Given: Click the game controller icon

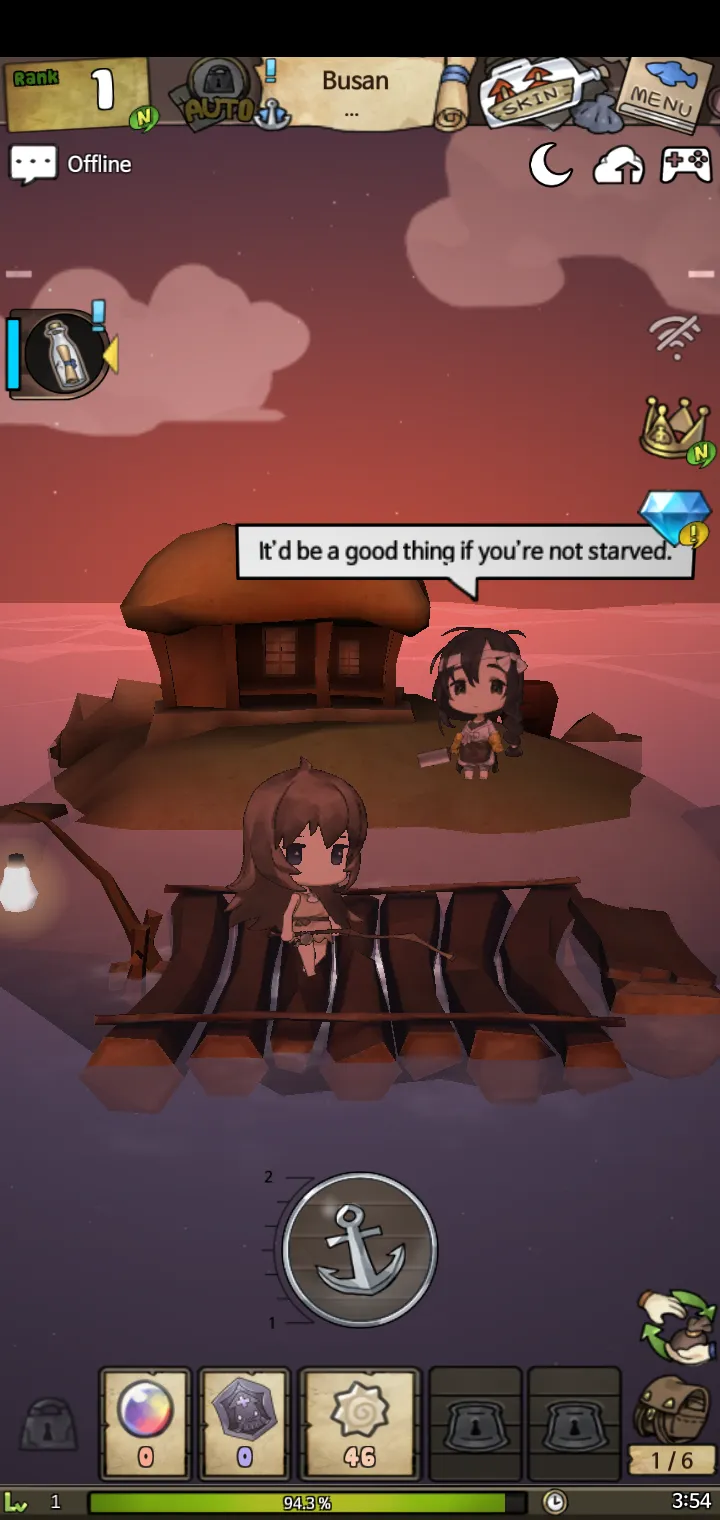Looking at the screenshot, I should [x=686, y=165].
